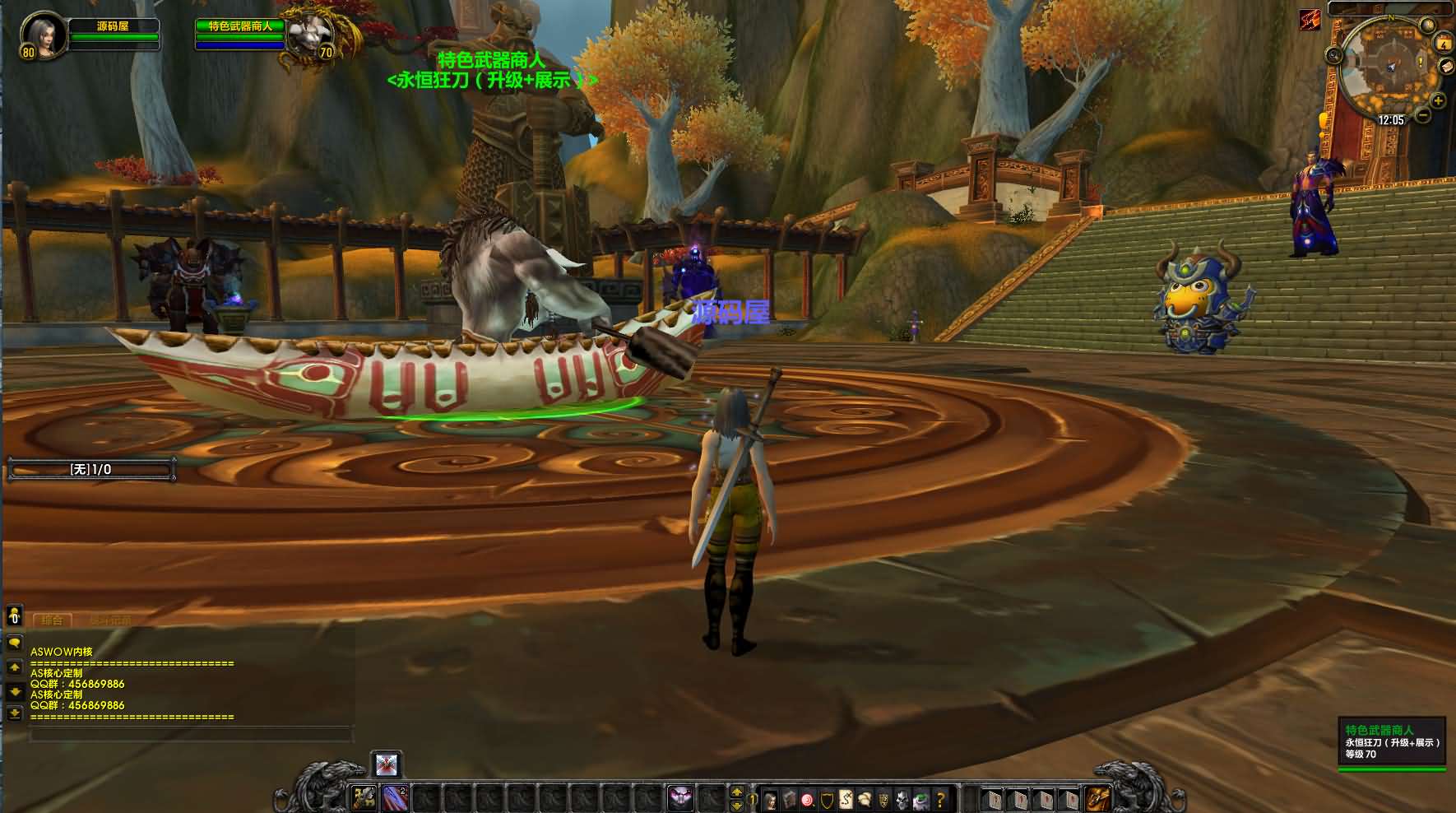
Task: Open the backpack bag slot
Action: click(x=1097, y=797)
